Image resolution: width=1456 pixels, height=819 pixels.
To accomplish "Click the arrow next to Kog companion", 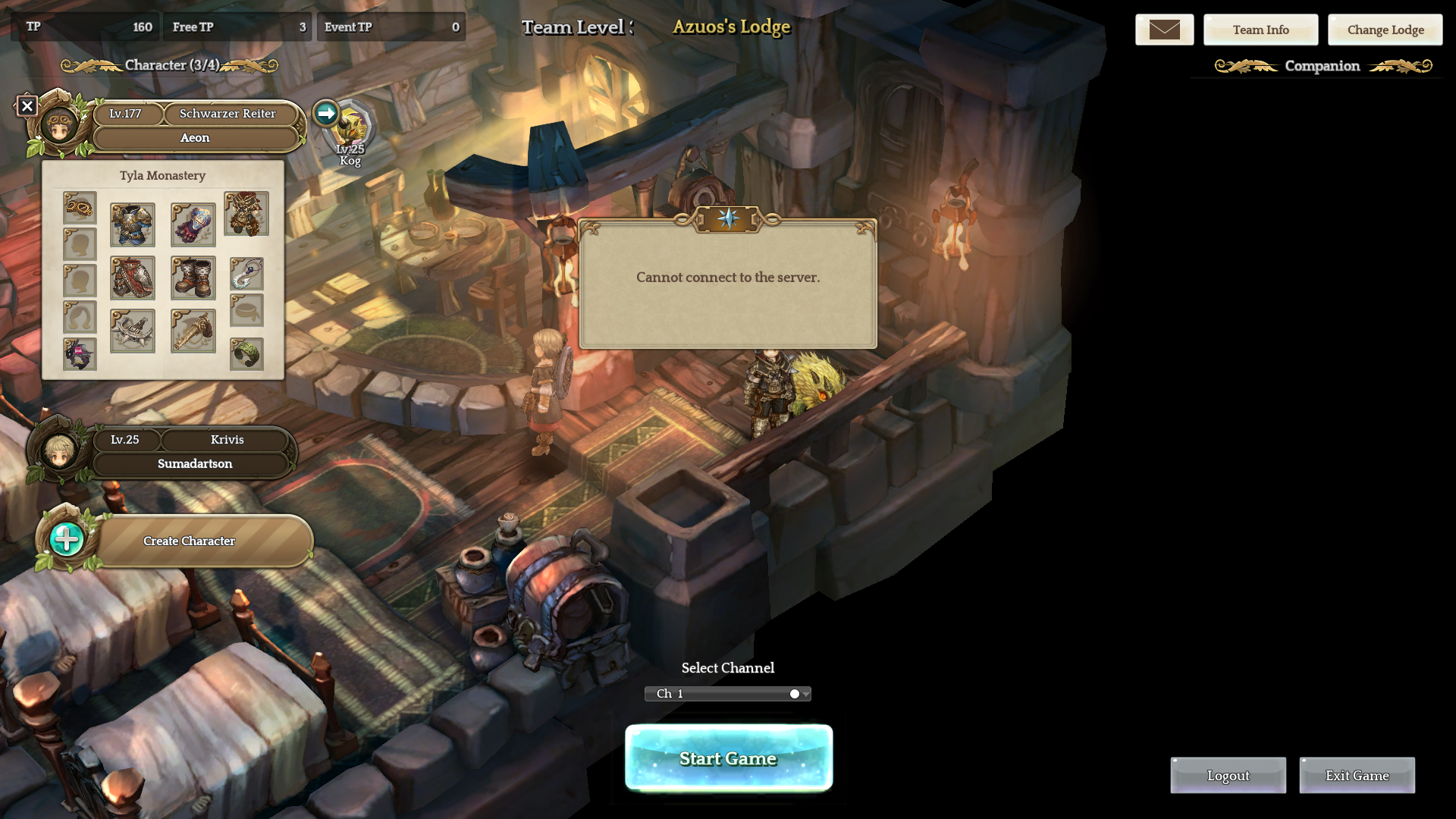I will point(326,113).
